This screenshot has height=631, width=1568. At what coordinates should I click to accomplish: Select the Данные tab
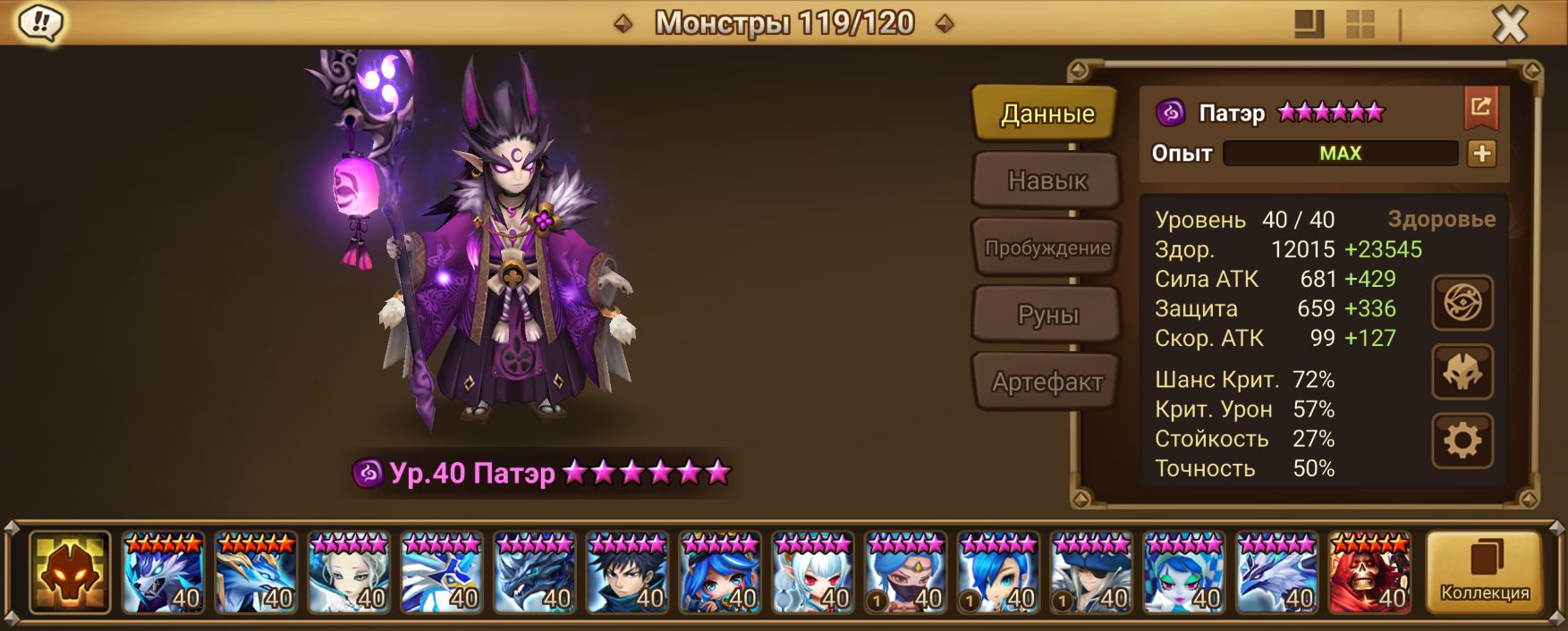(1047, 114)
